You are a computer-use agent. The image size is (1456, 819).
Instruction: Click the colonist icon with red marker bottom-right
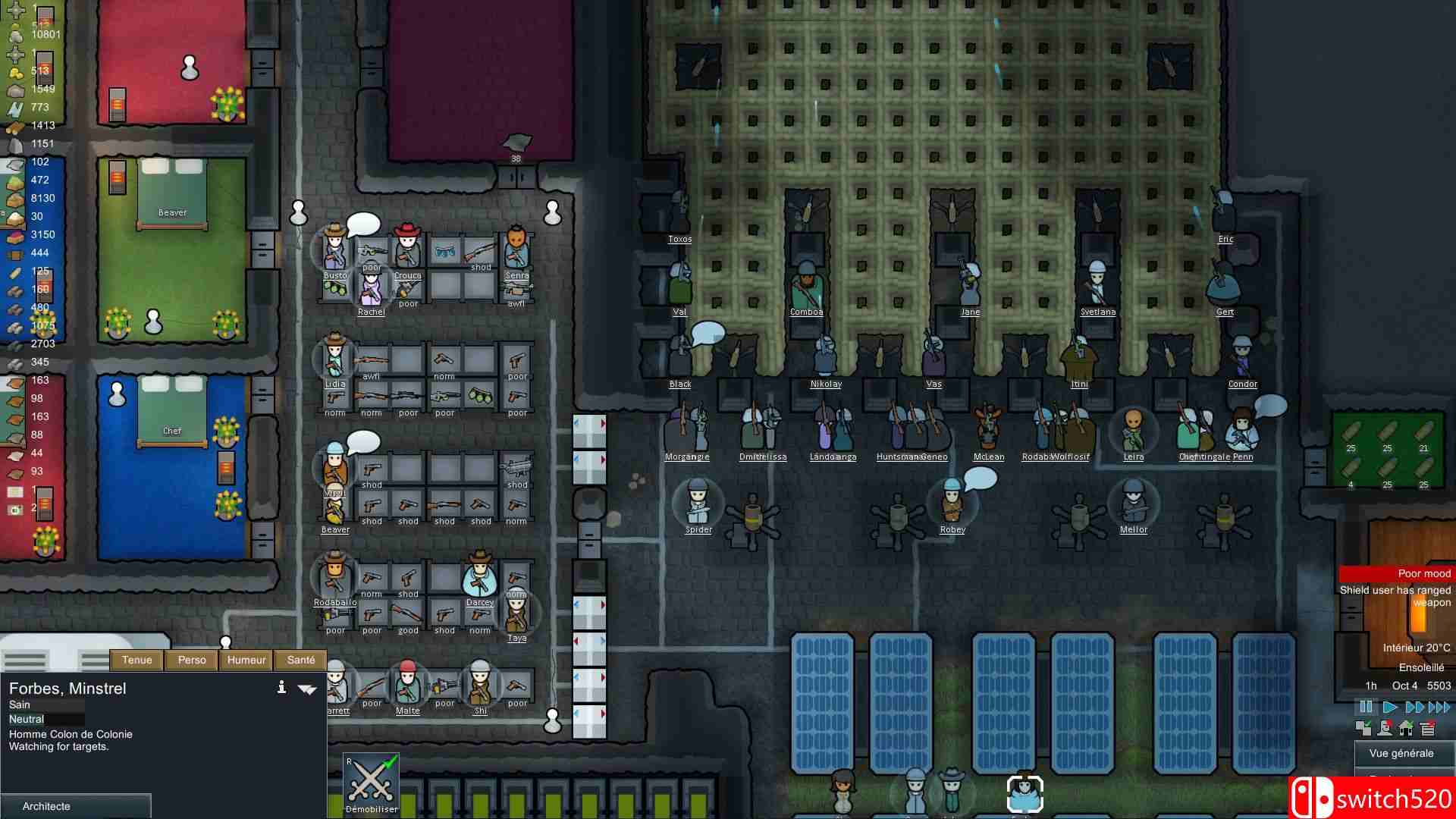[x=1384, y=729]
